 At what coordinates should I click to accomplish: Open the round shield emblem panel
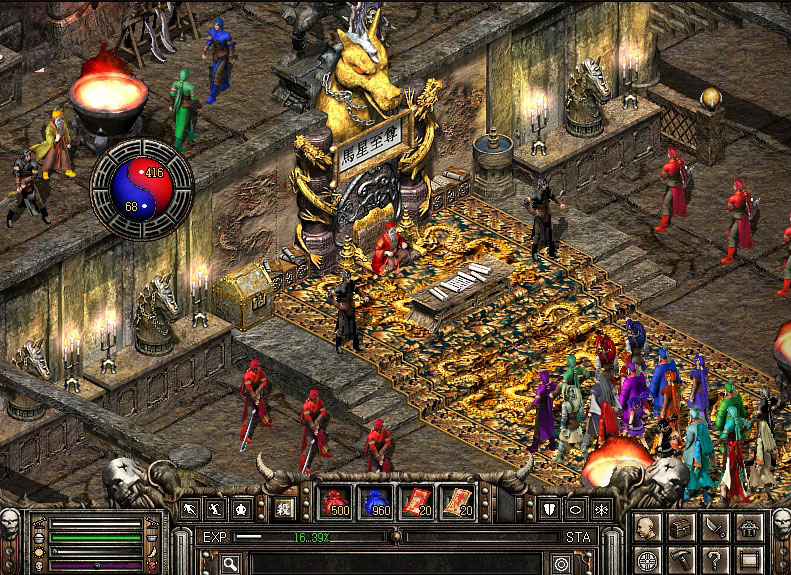coord(647,559)
